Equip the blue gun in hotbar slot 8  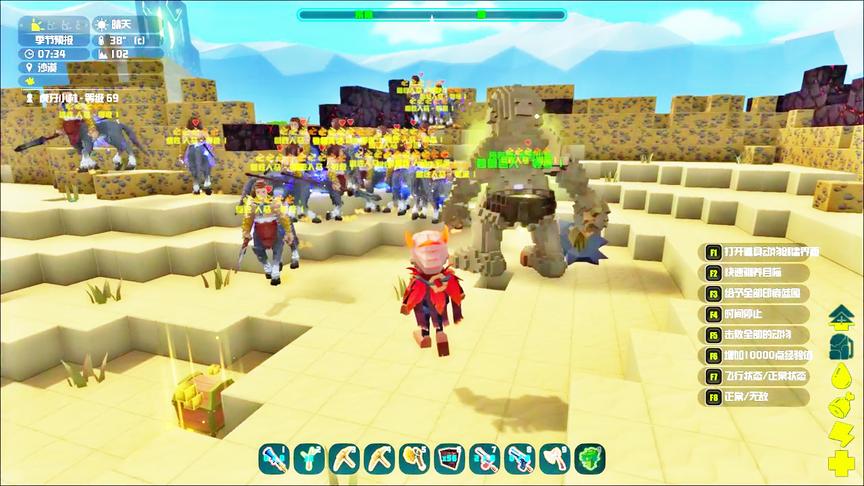coord(518,459)
